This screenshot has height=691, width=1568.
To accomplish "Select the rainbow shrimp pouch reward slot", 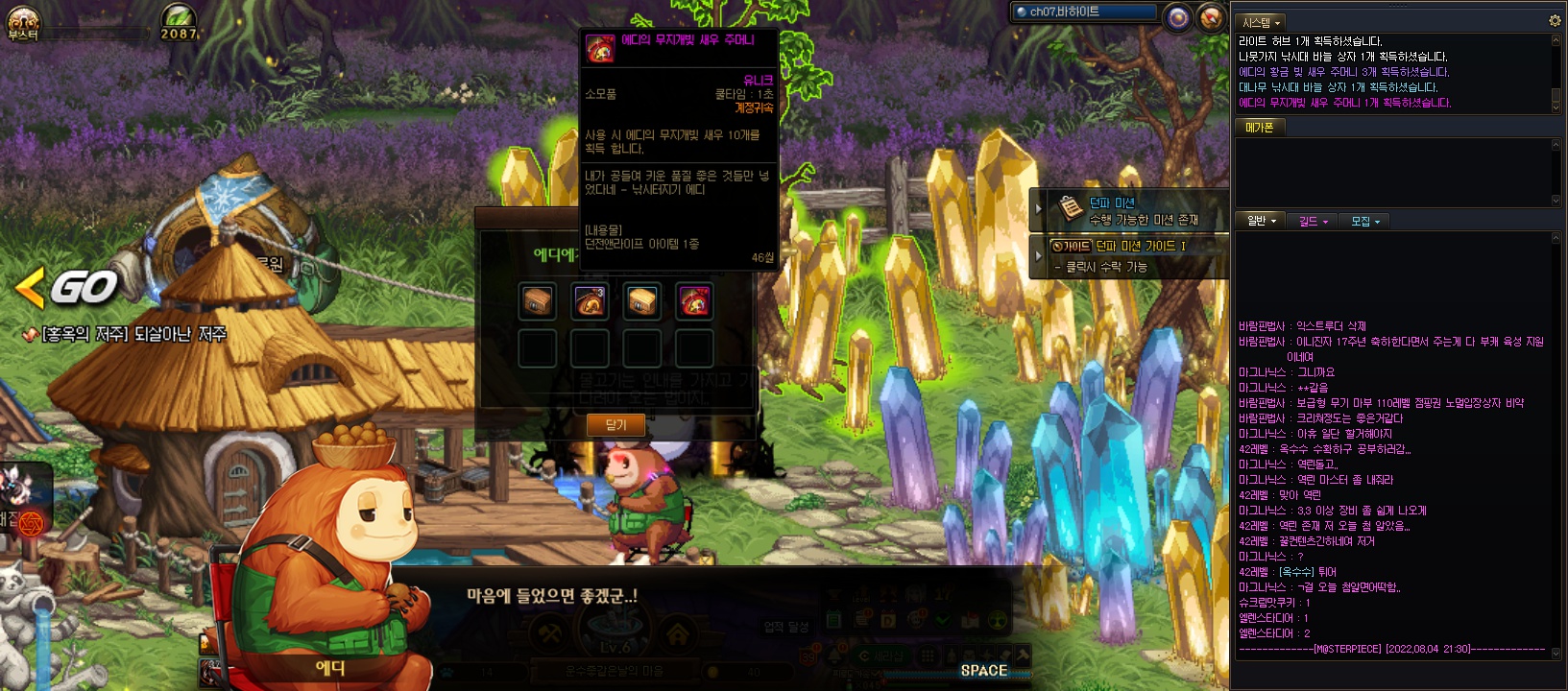I will coord(693,301).
